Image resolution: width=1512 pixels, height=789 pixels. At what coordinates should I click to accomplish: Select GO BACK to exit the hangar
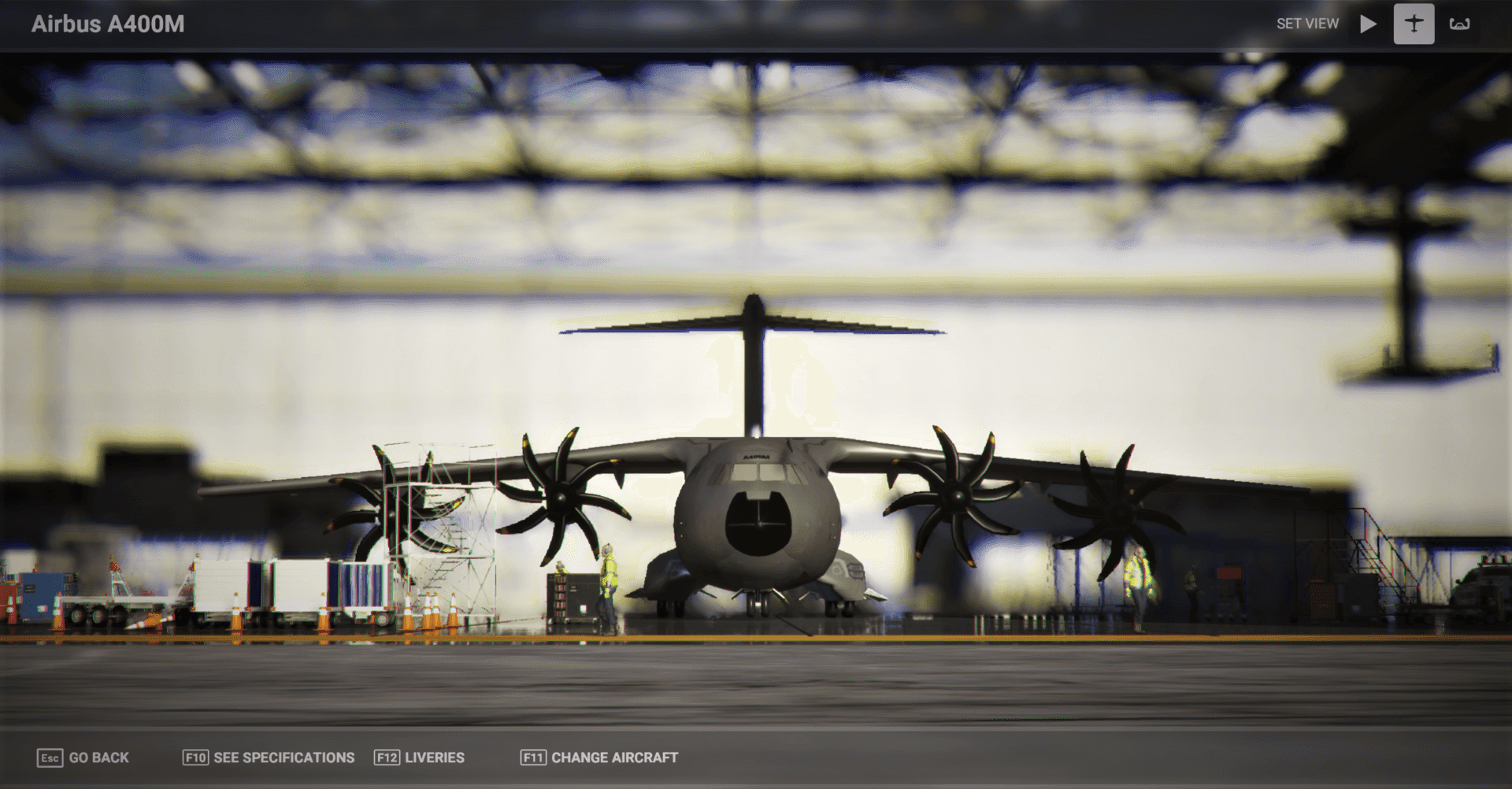[98, 758]
